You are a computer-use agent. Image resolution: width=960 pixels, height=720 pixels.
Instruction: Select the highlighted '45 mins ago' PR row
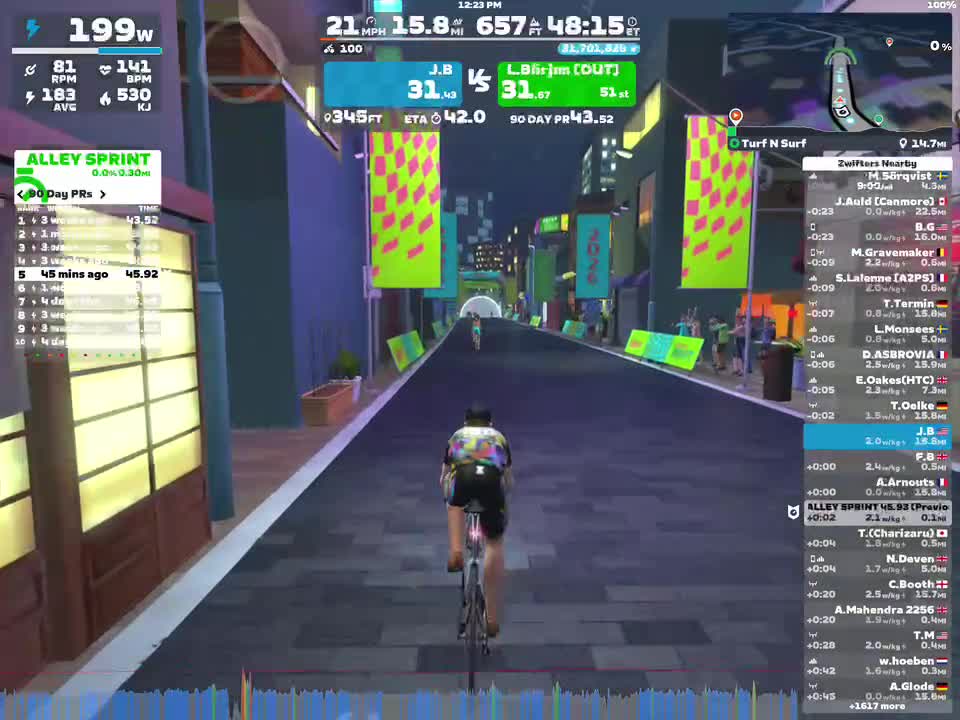point(88,274)
